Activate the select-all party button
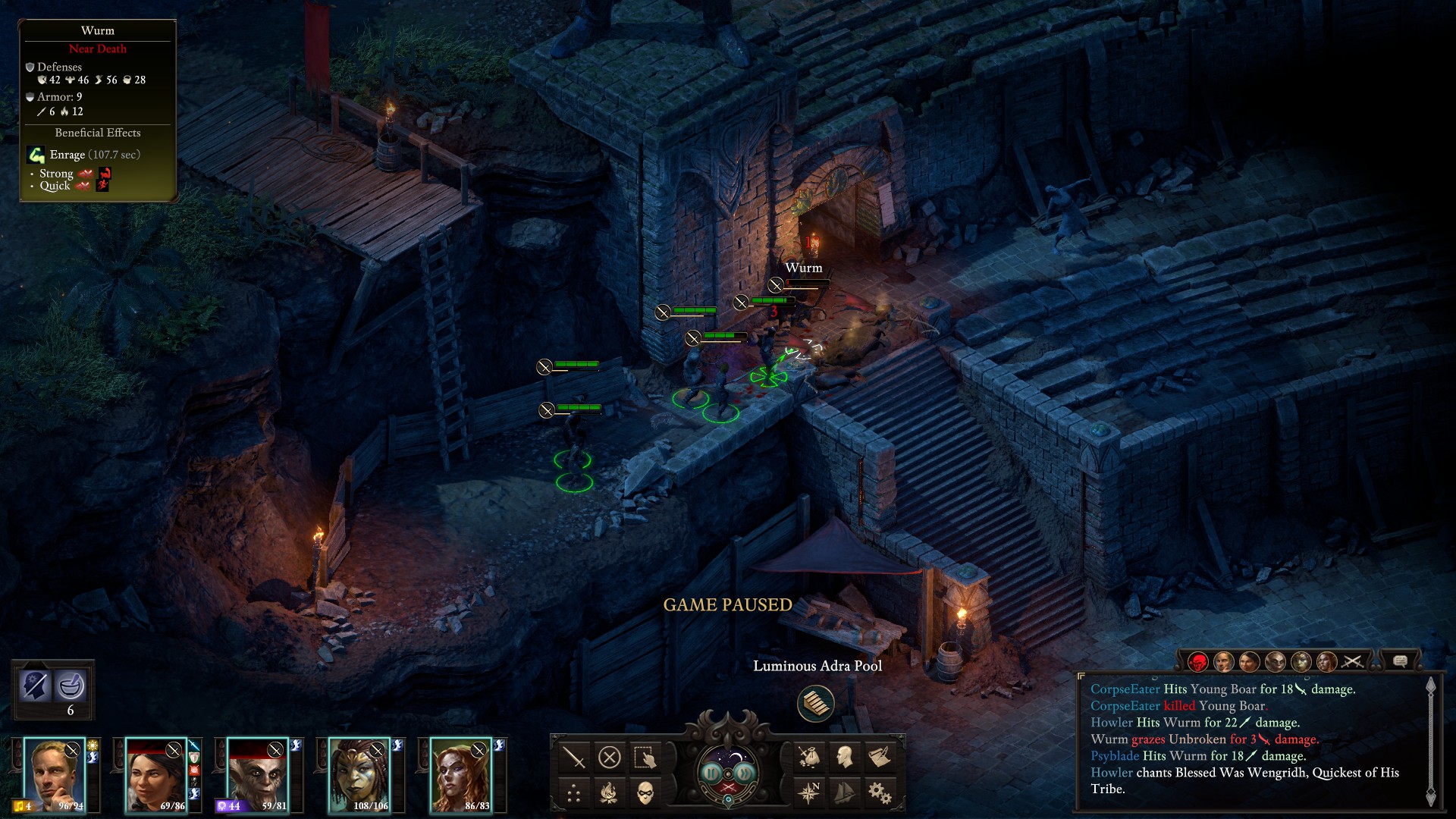The image size is (1456, 819). [x=645, y=757]
